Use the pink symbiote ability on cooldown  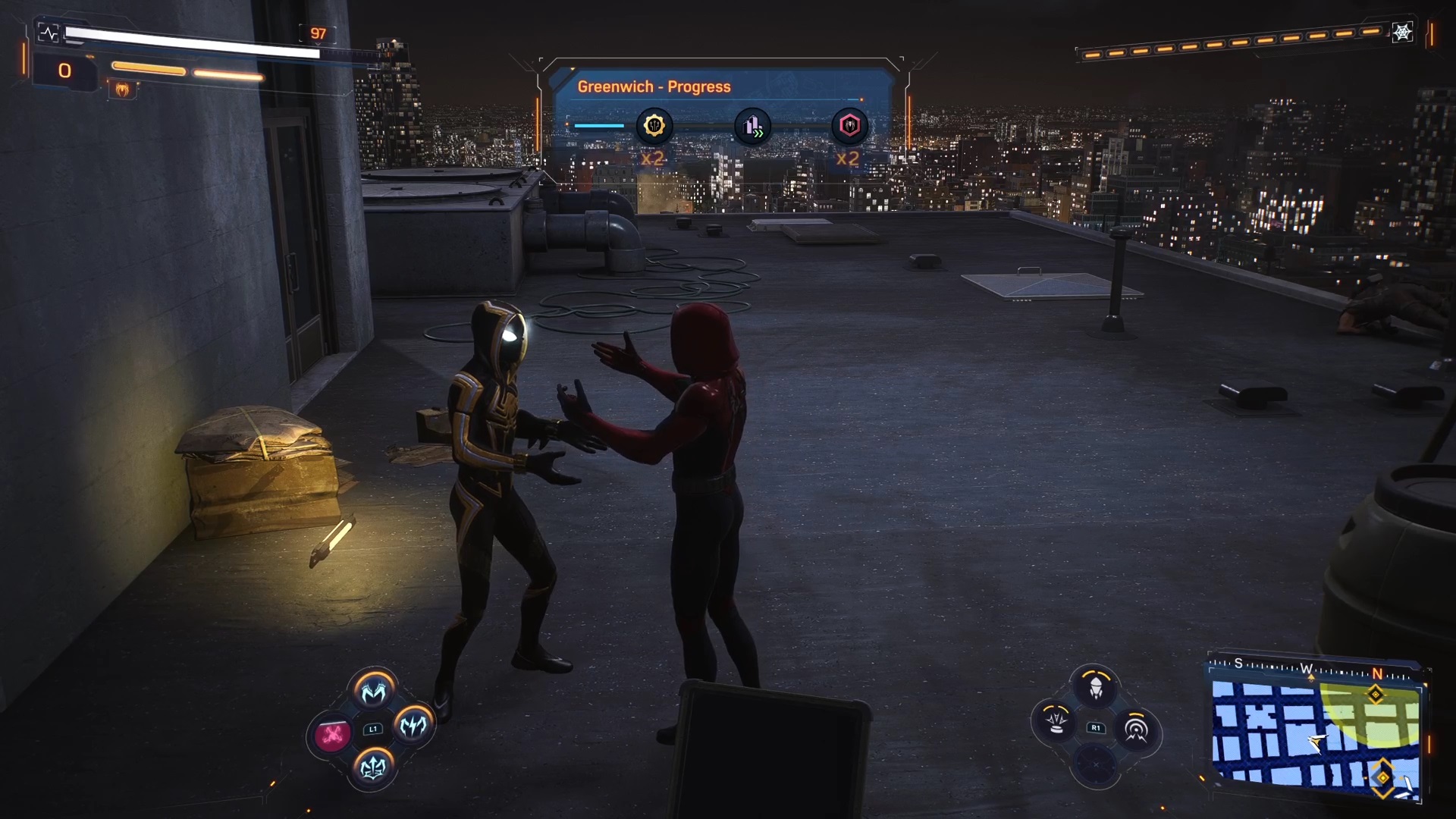332,734
